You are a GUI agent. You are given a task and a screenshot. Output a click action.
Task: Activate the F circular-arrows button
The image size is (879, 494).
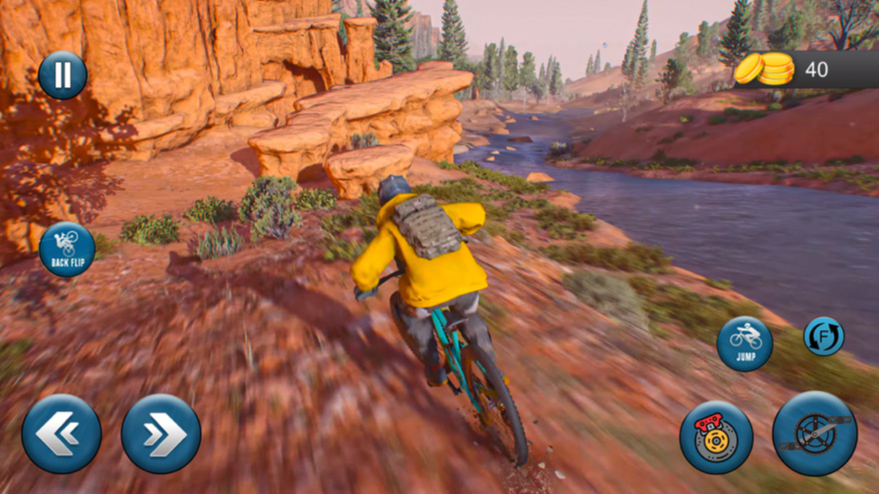click(x=824, y=336)
